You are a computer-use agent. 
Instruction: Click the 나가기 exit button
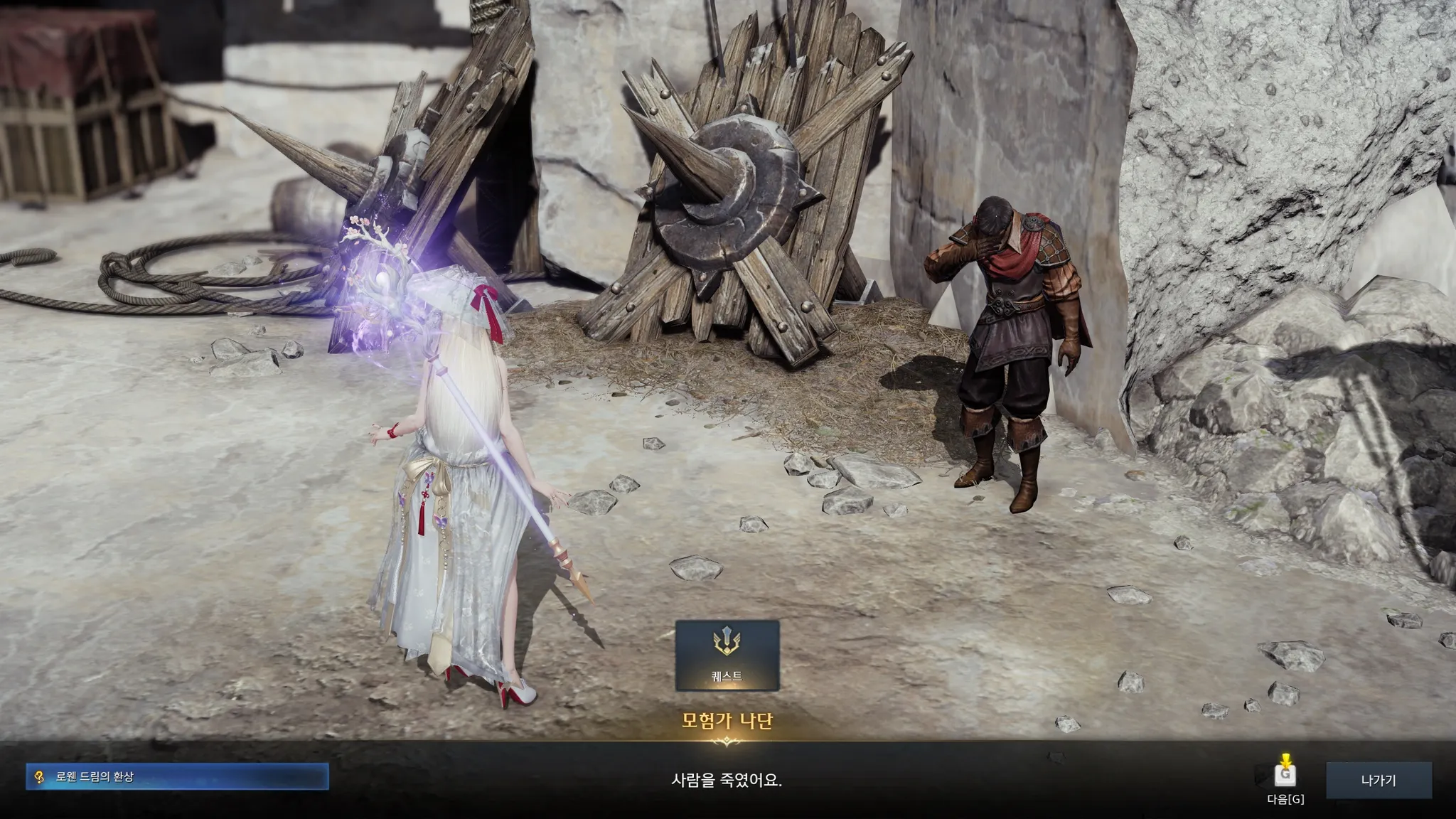1378,780
